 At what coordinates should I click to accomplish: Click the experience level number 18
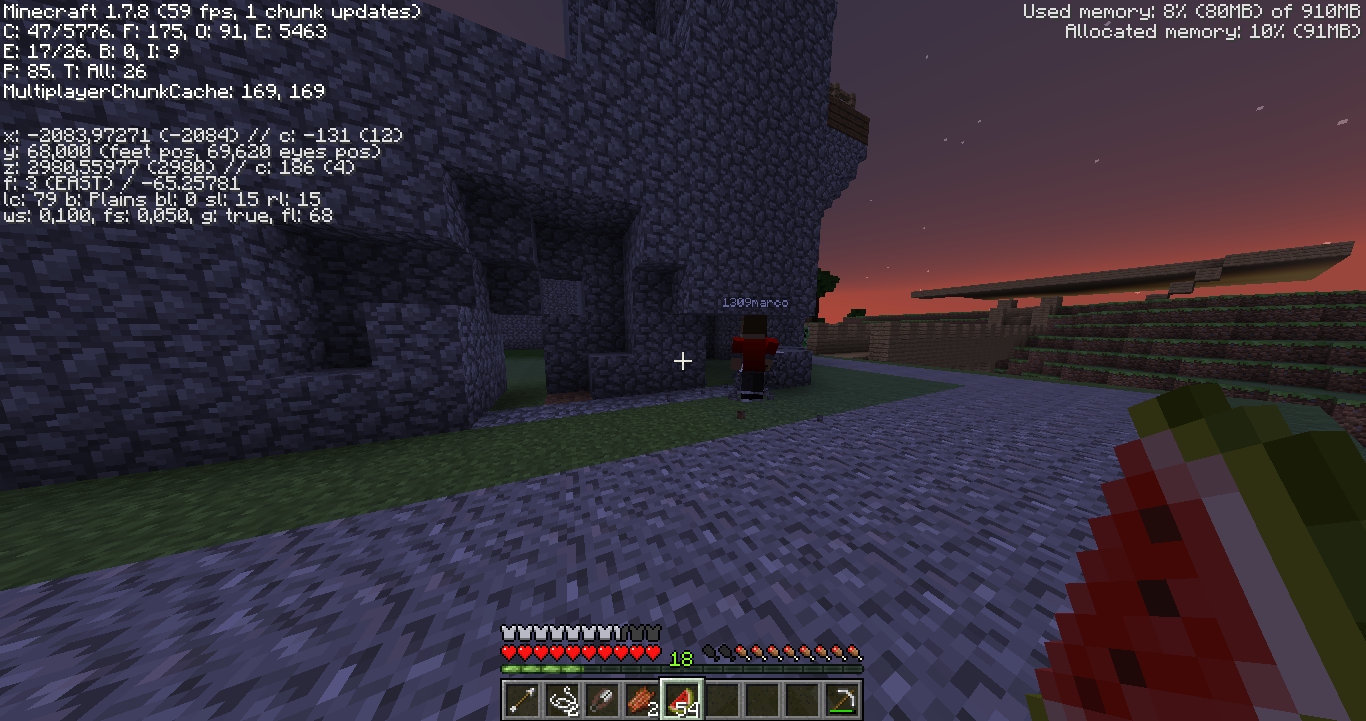(681, 659)
